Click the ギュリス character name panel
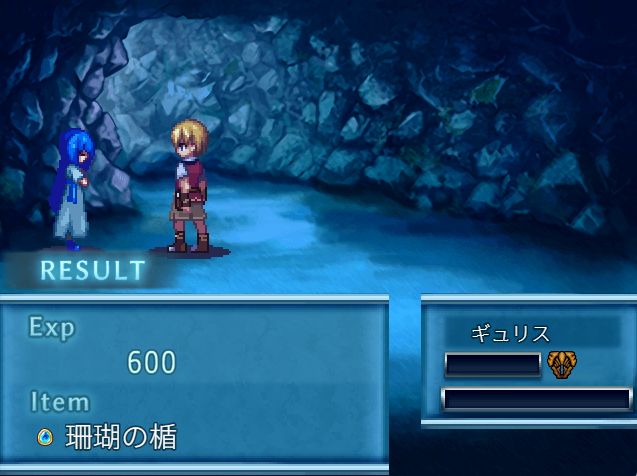Image resolution: width=637 pixels, height=476 pixels. click(510, 334)
